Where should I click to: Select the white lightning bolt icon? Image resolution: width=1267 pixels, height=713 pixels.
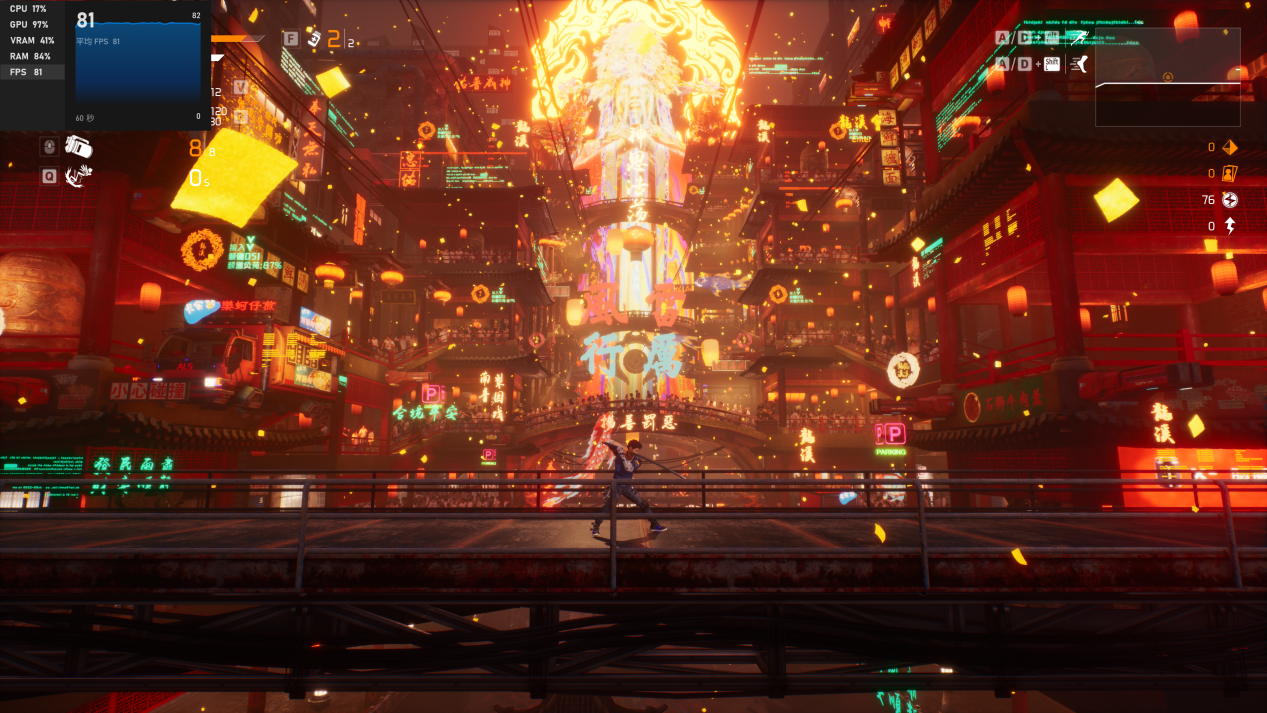[1229, 226]
